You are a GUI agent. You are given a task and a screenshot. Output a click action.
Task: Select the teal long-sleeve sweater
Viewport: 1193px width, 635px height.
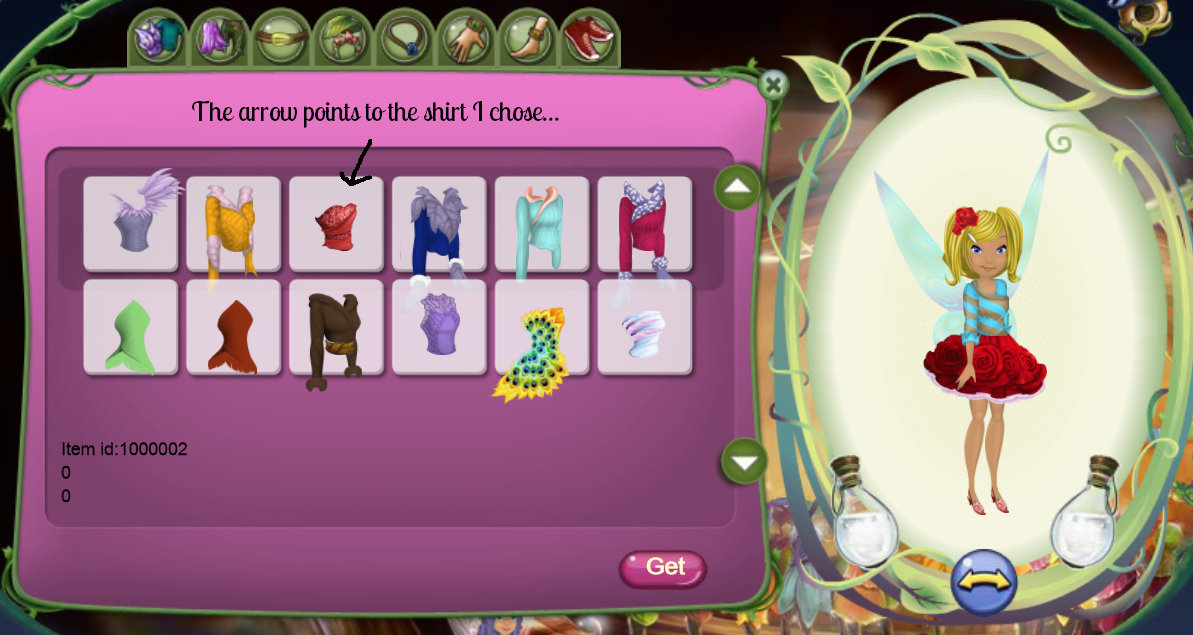(x=541, y=224)
